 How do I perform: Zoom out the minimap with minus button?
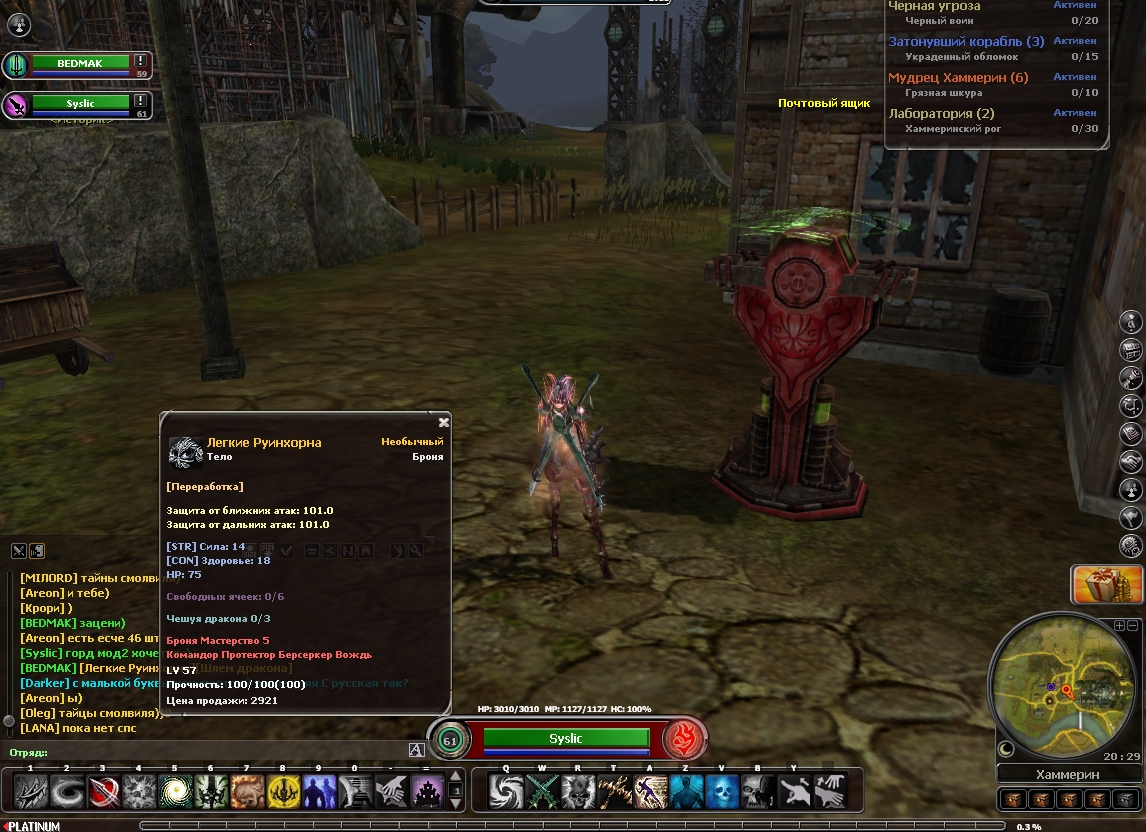tap(1132, 625)
